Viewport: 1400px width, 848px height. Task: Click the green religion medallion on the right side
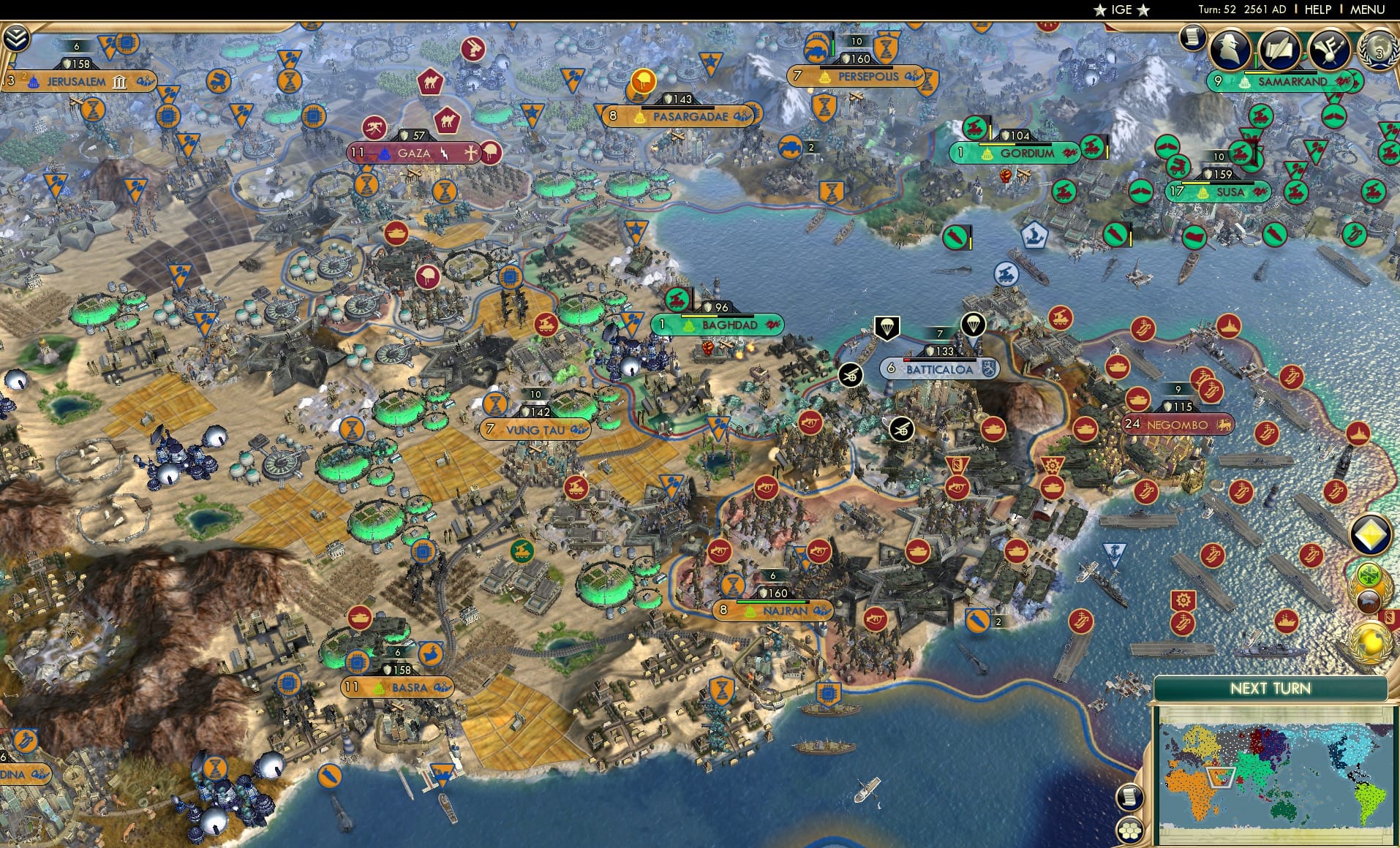(x=1369, y=575)
